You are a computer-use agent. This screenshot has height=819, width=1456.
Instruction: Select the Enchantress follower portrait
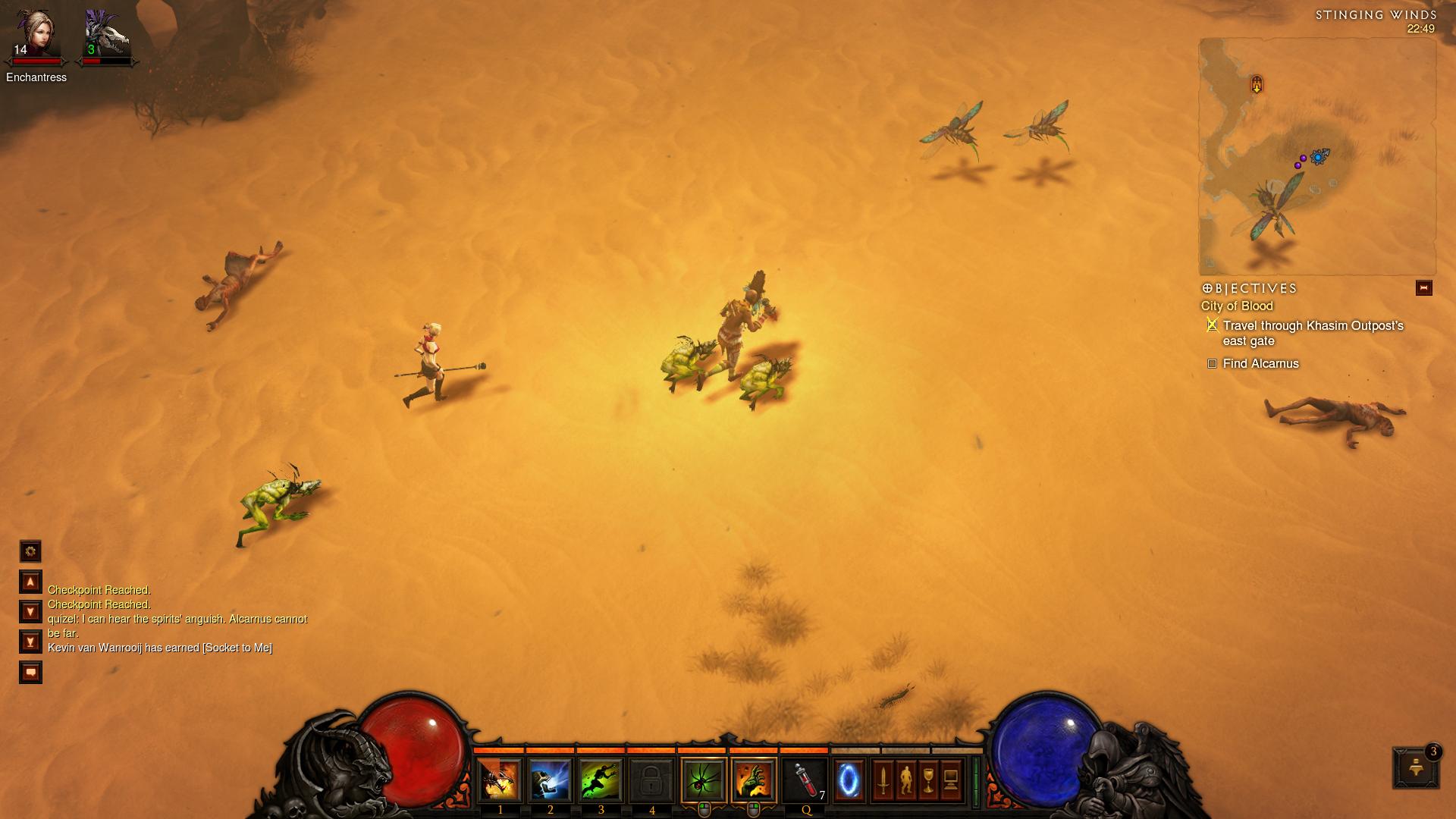(x=36, y=36)
